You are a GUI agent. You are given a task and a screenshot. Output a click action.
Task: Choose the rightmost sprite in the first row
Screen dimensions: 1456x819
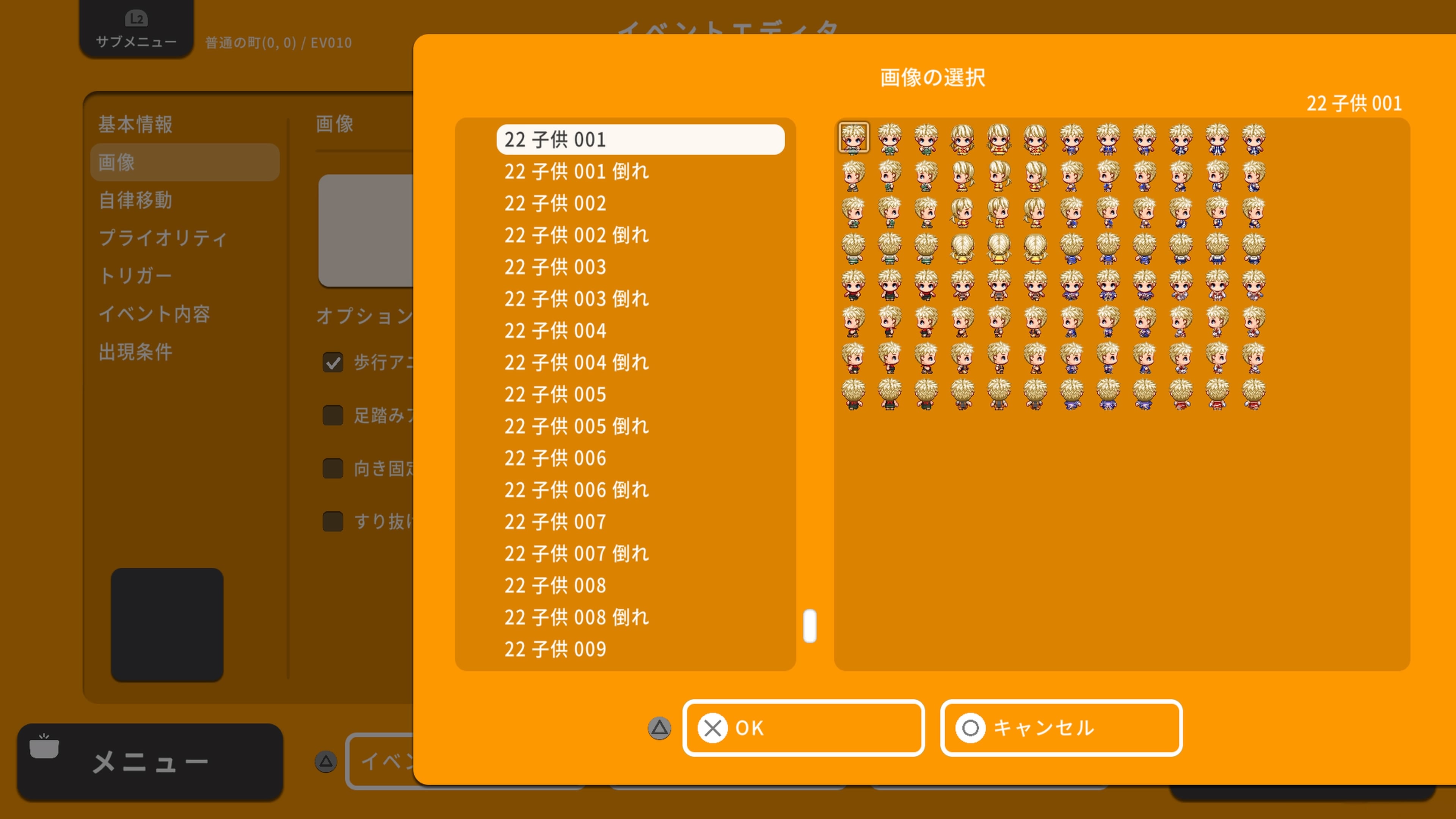tap(1253, 138)
